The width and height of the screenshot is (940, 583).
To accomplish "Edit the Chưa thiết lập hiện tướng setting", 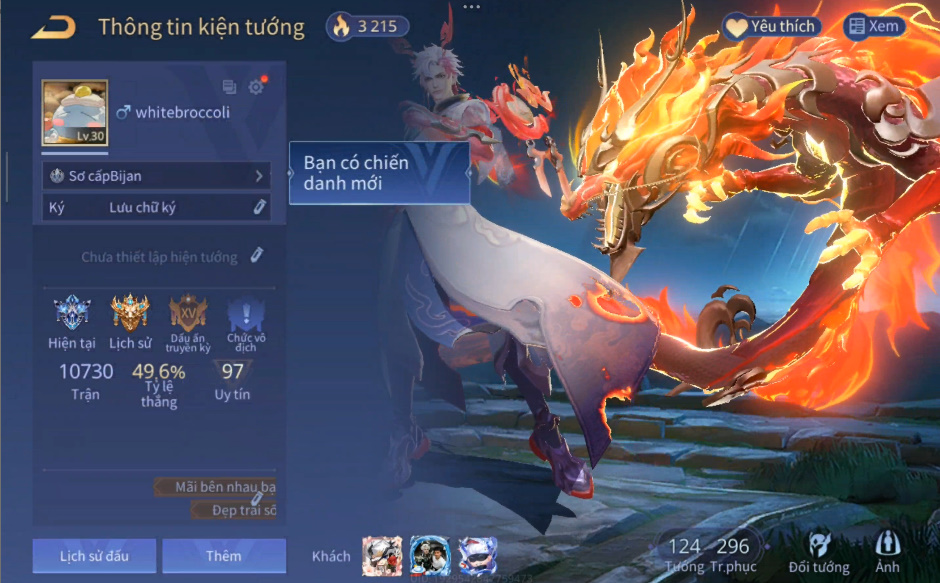I will click(257, 256).
